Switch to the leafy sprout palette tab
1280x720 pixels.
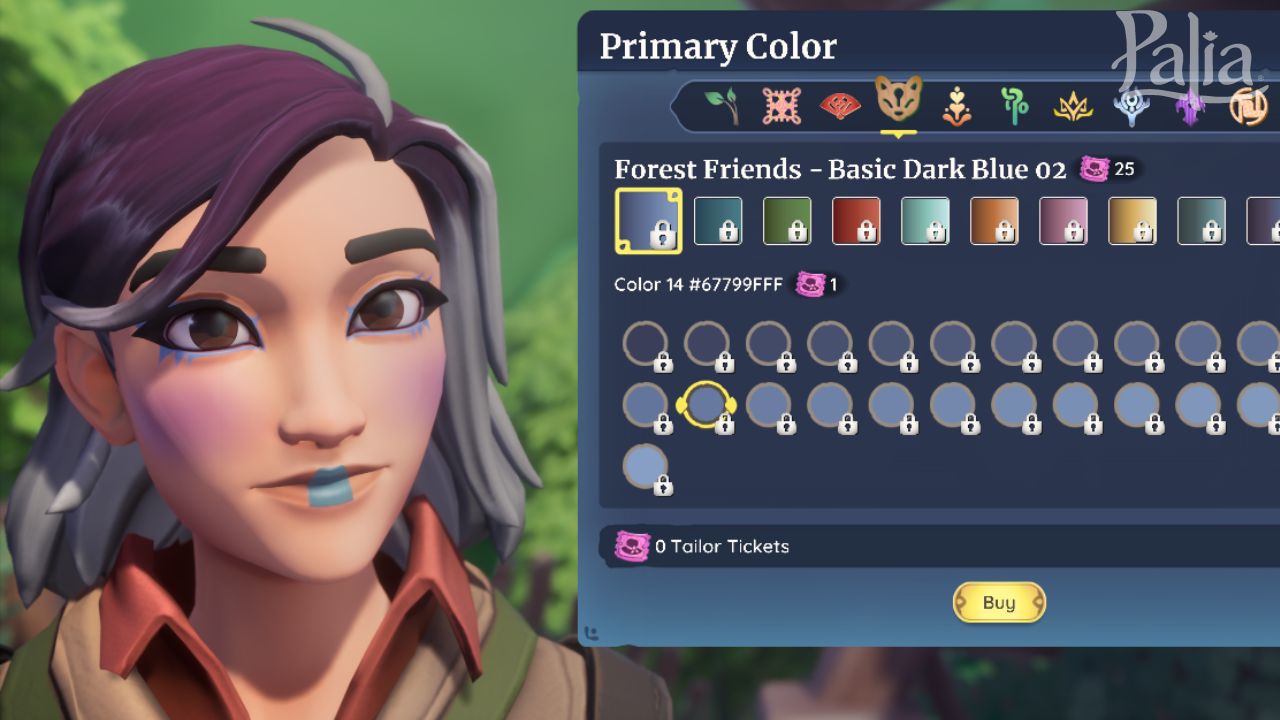722,104
